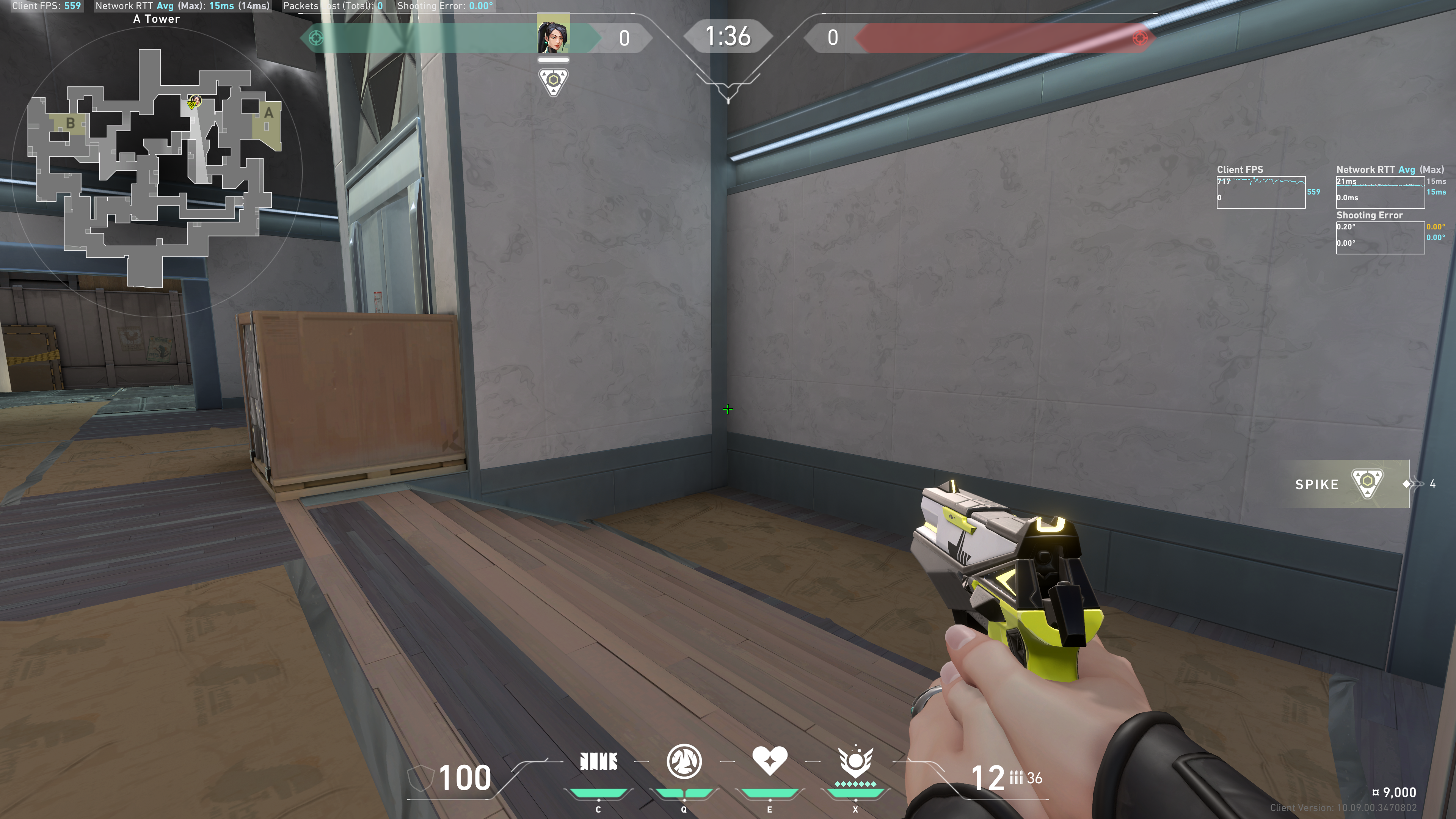The height and width of the screenshot is (819, 1456).
Task: Click the player marker on the minimap
Action: [x=194, y=102]
